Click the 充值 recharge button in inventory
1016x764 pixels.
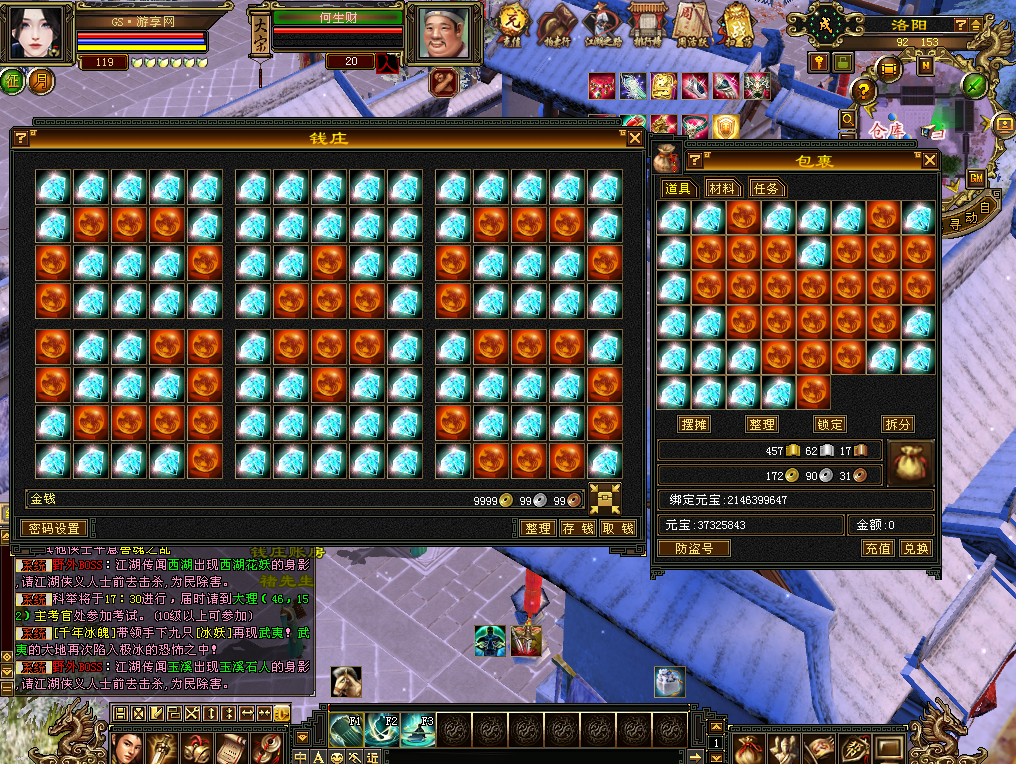pyautogui.click(x=877, y=548)
